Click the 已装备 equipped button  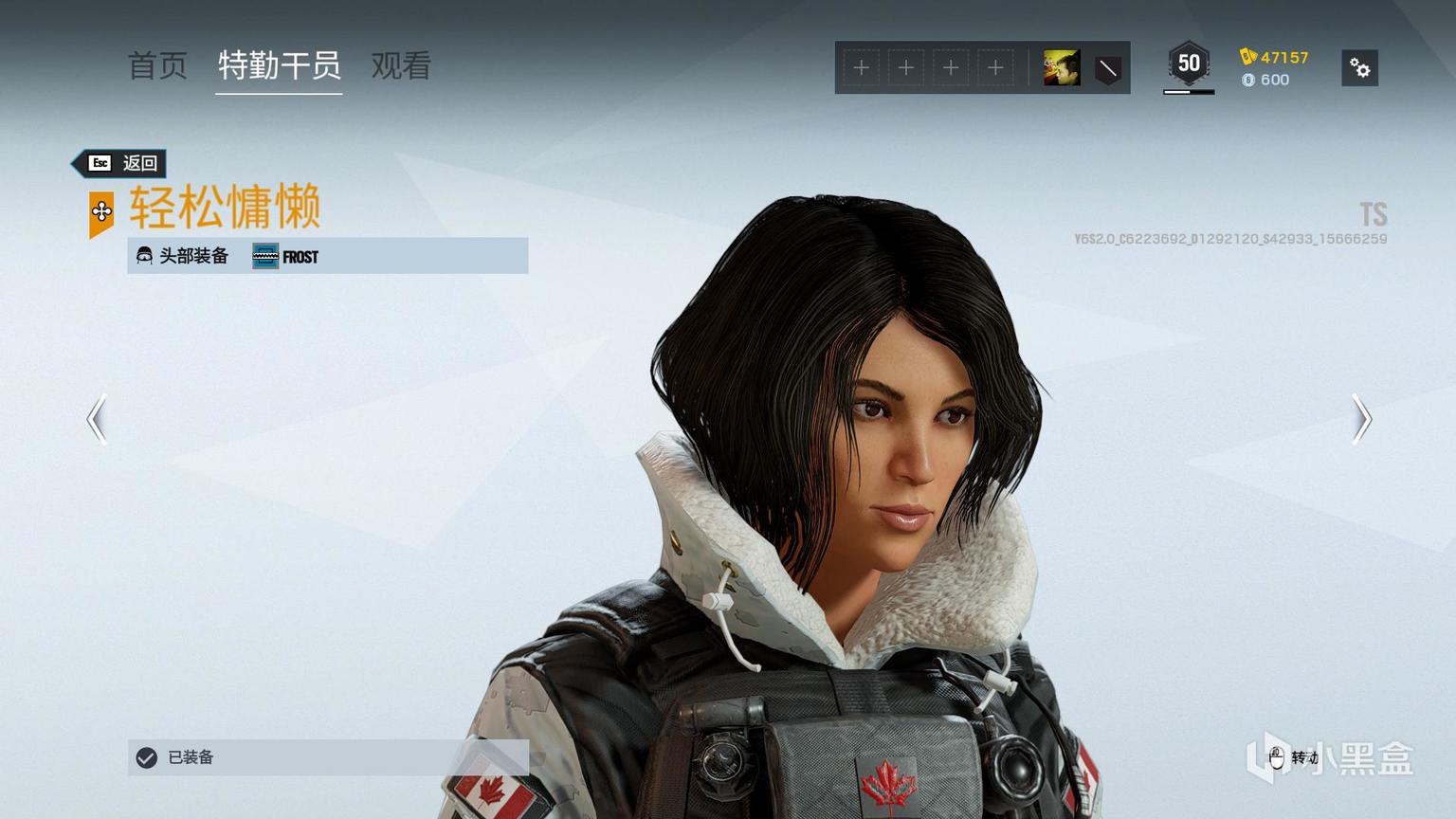(327, 757)
